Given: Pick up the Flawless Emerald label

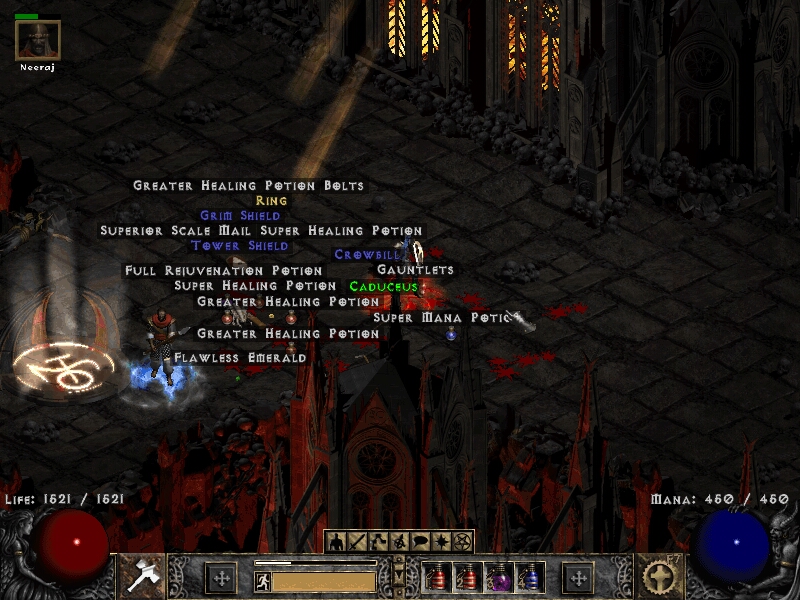Looking at the screenshot, I should click(240, 357).
